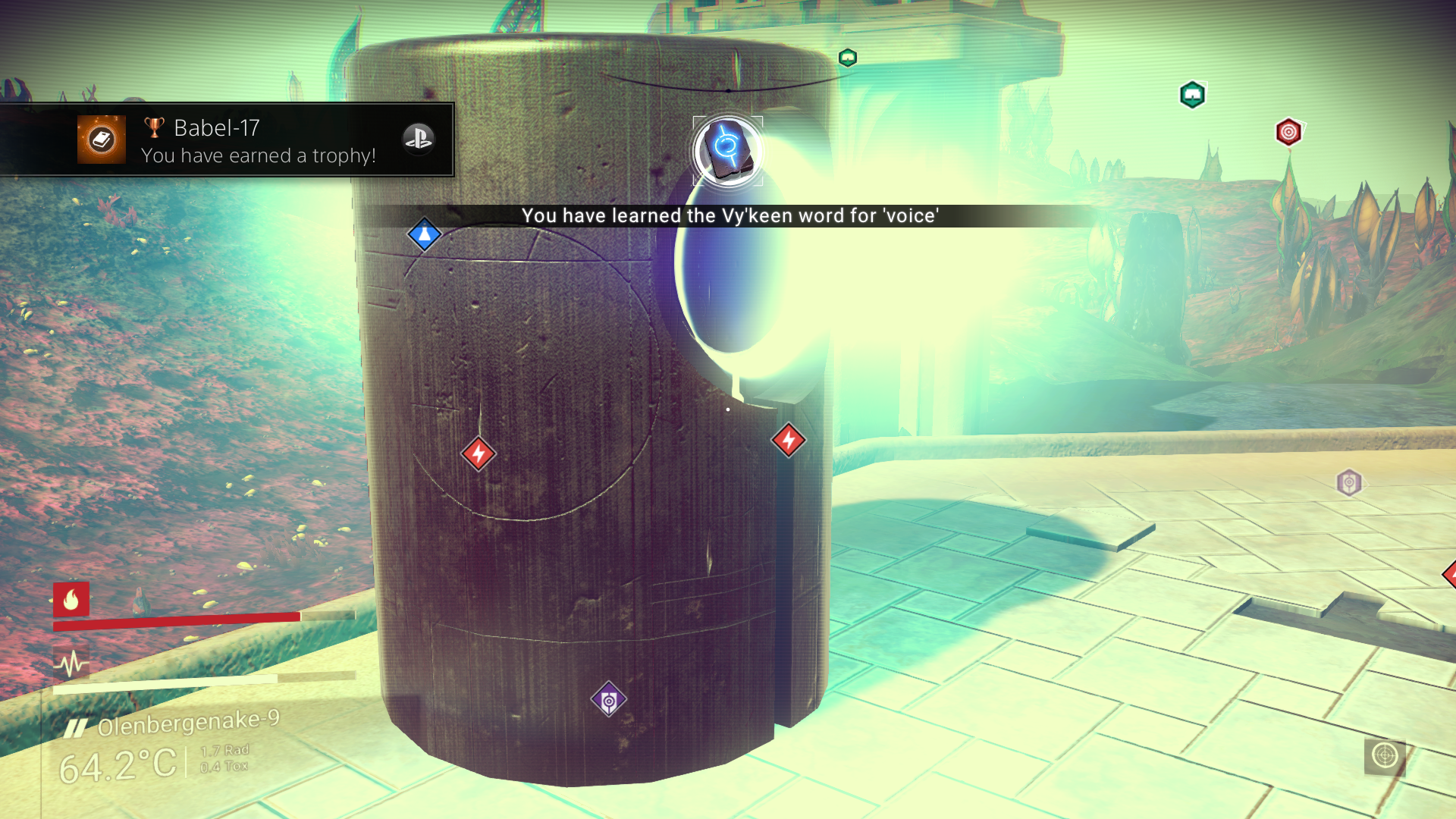Select the blue flask diamond marker

(425, 234)
